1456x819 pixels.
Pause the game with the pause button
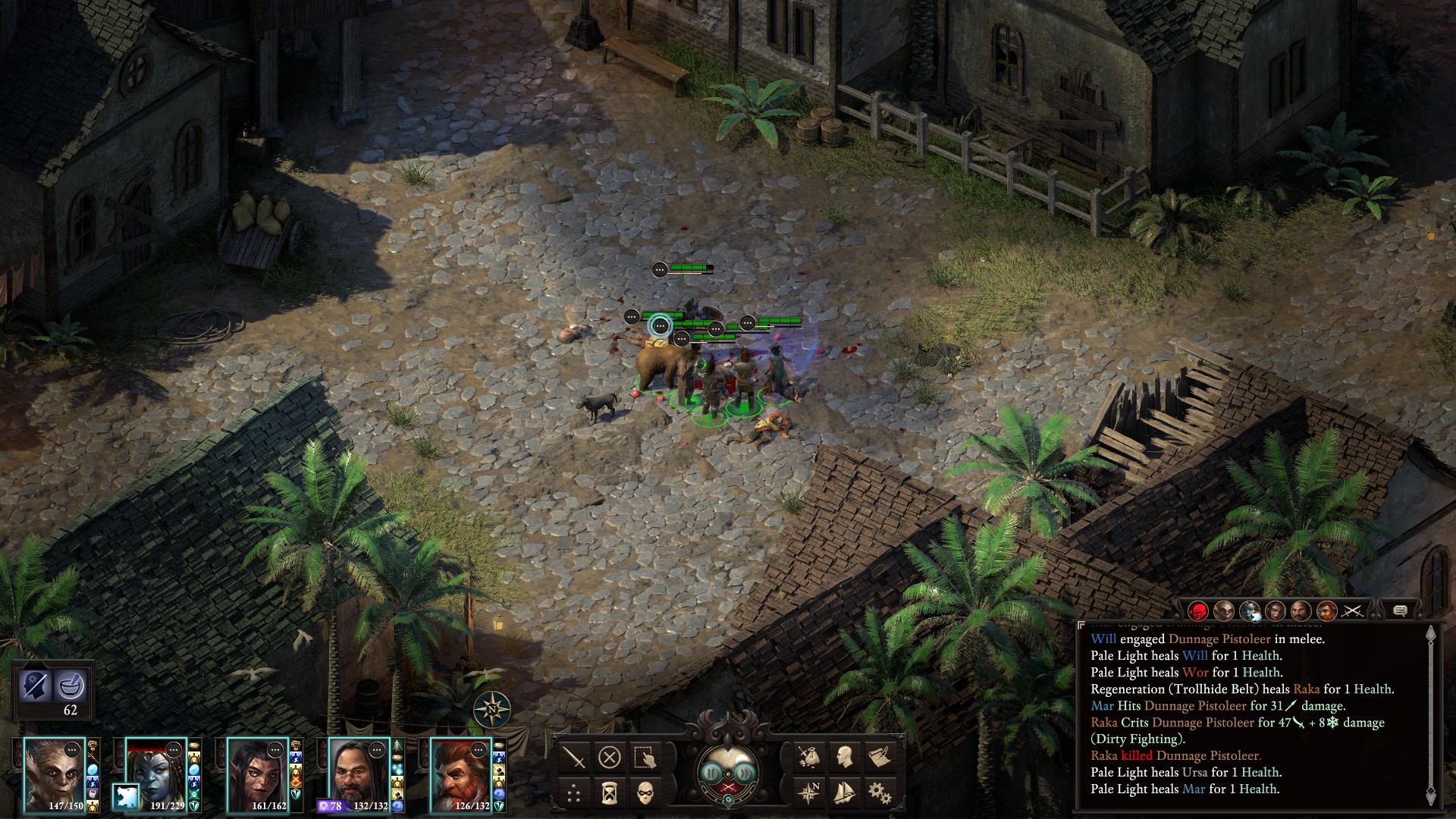(x=711, y=773)
